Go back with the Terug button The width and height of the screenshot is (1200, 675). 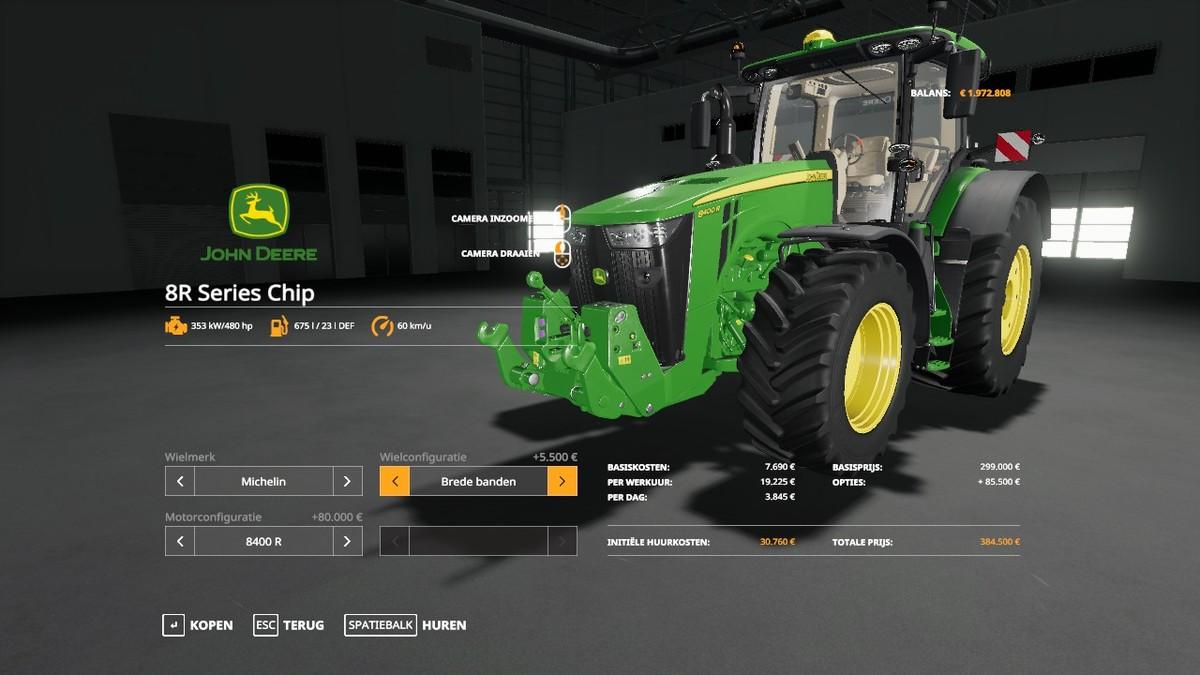pyautogui.click(x=289, y=625)
